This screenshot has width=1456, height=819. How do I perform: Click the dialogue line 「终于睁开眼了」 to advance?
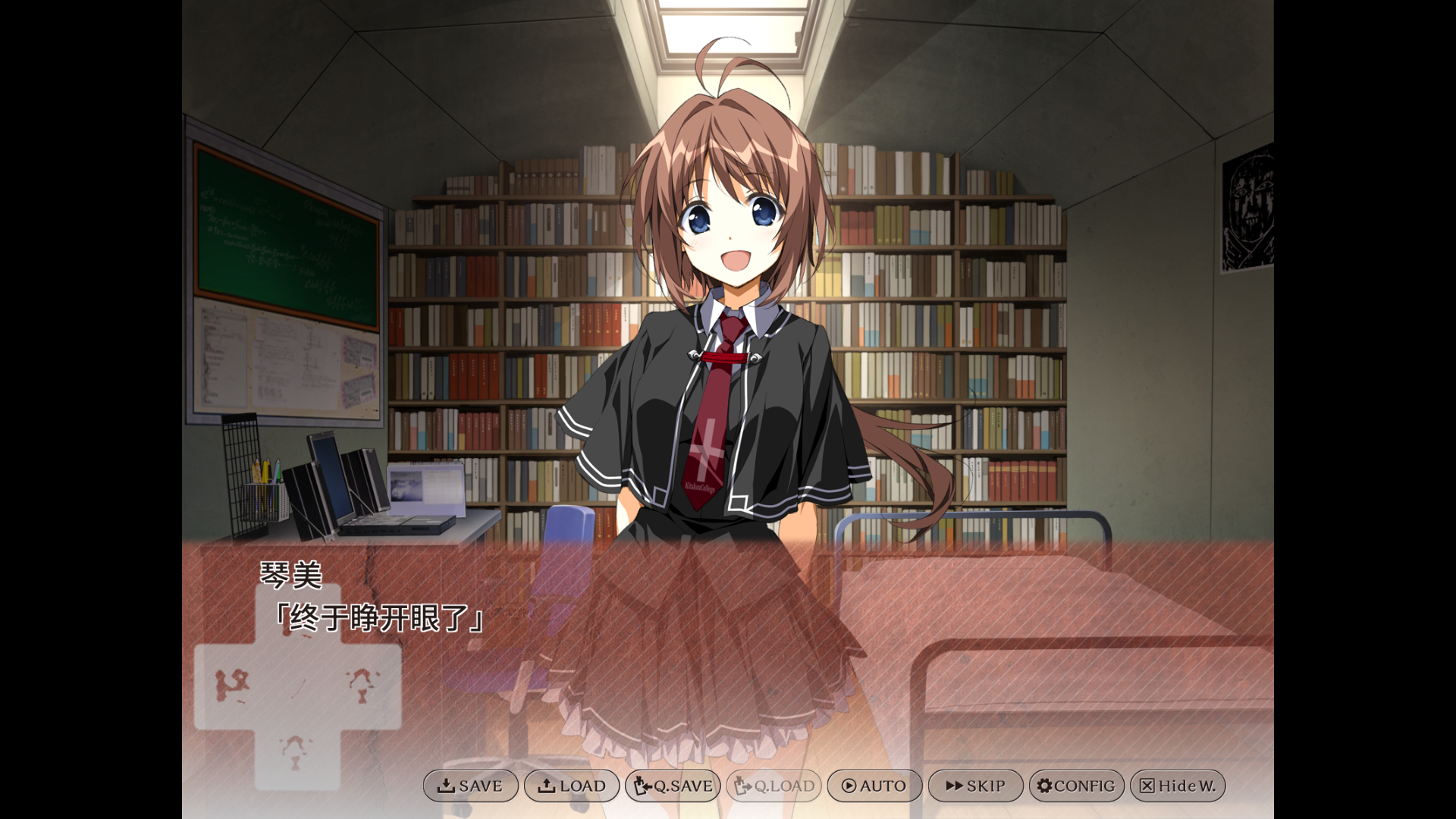[379, 617]
